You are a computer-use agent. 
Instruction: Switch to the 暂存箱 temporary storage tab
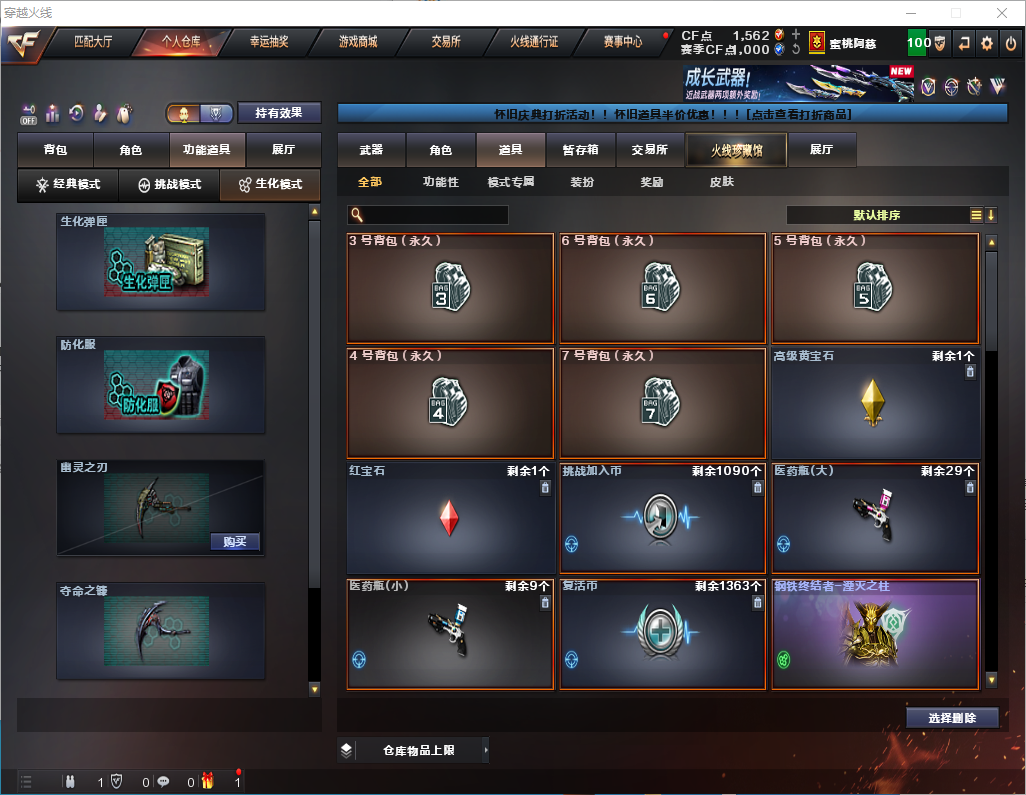coord(580,150)
